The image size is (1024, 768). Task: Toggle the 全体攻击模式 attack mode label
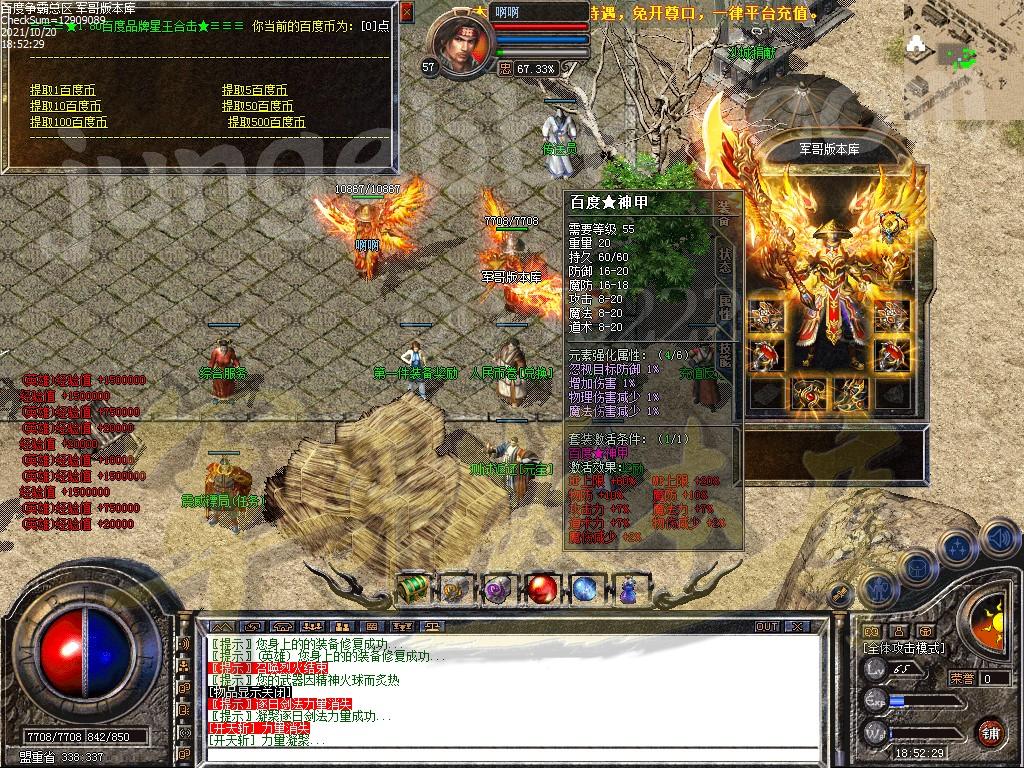pos(905,648)
